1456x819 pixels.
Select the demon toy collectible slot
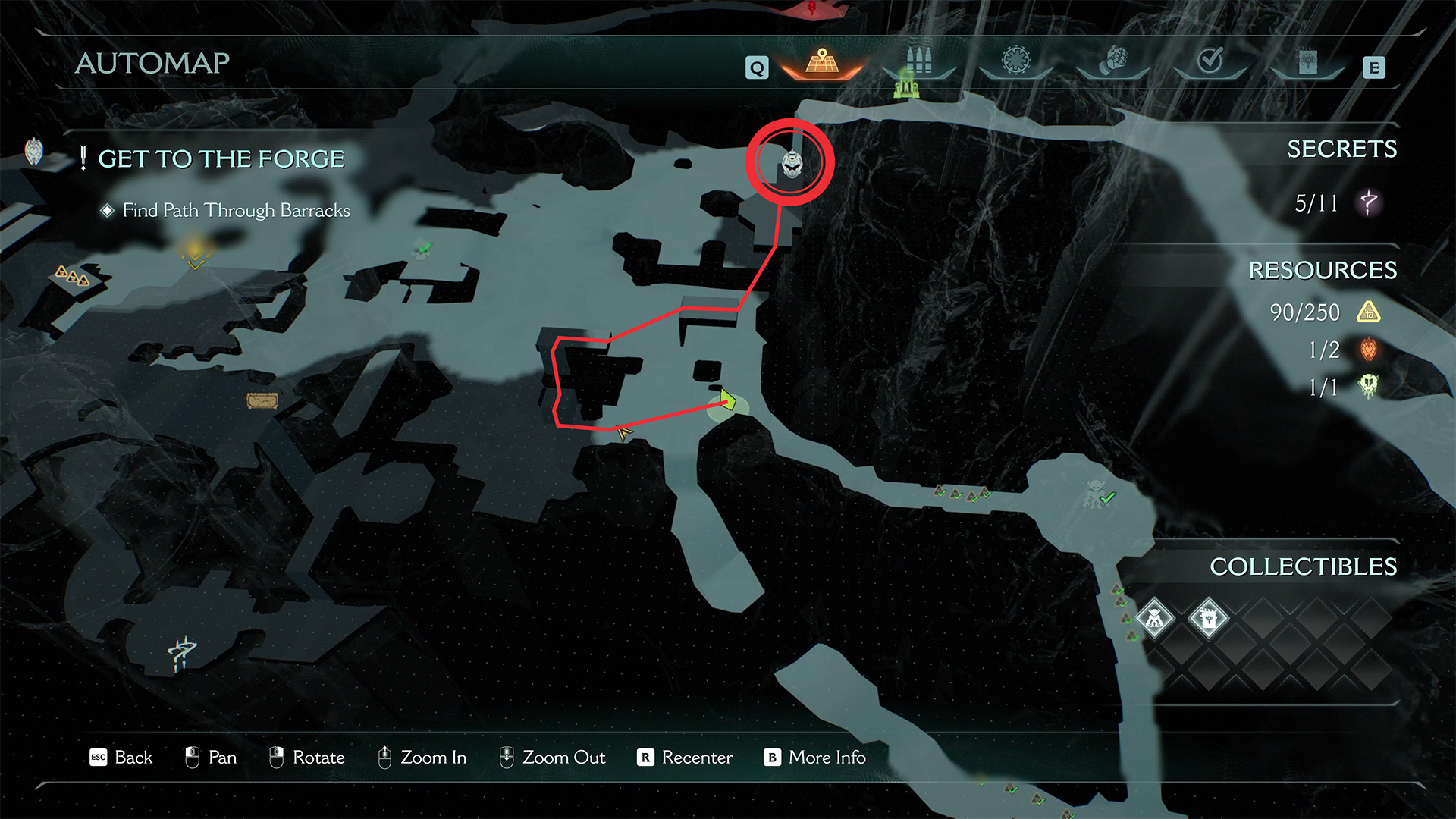1154,618
